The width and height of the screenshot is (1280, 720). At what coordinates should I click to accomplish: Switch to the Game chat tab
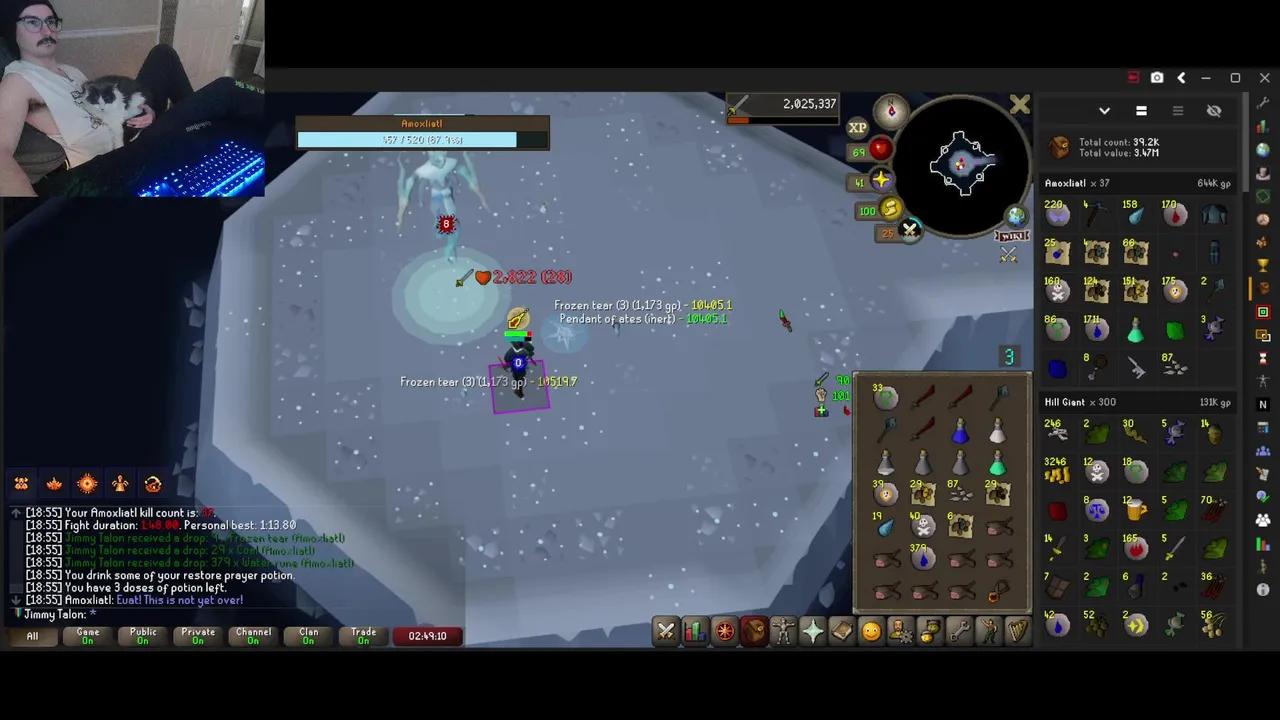(87, 634)
